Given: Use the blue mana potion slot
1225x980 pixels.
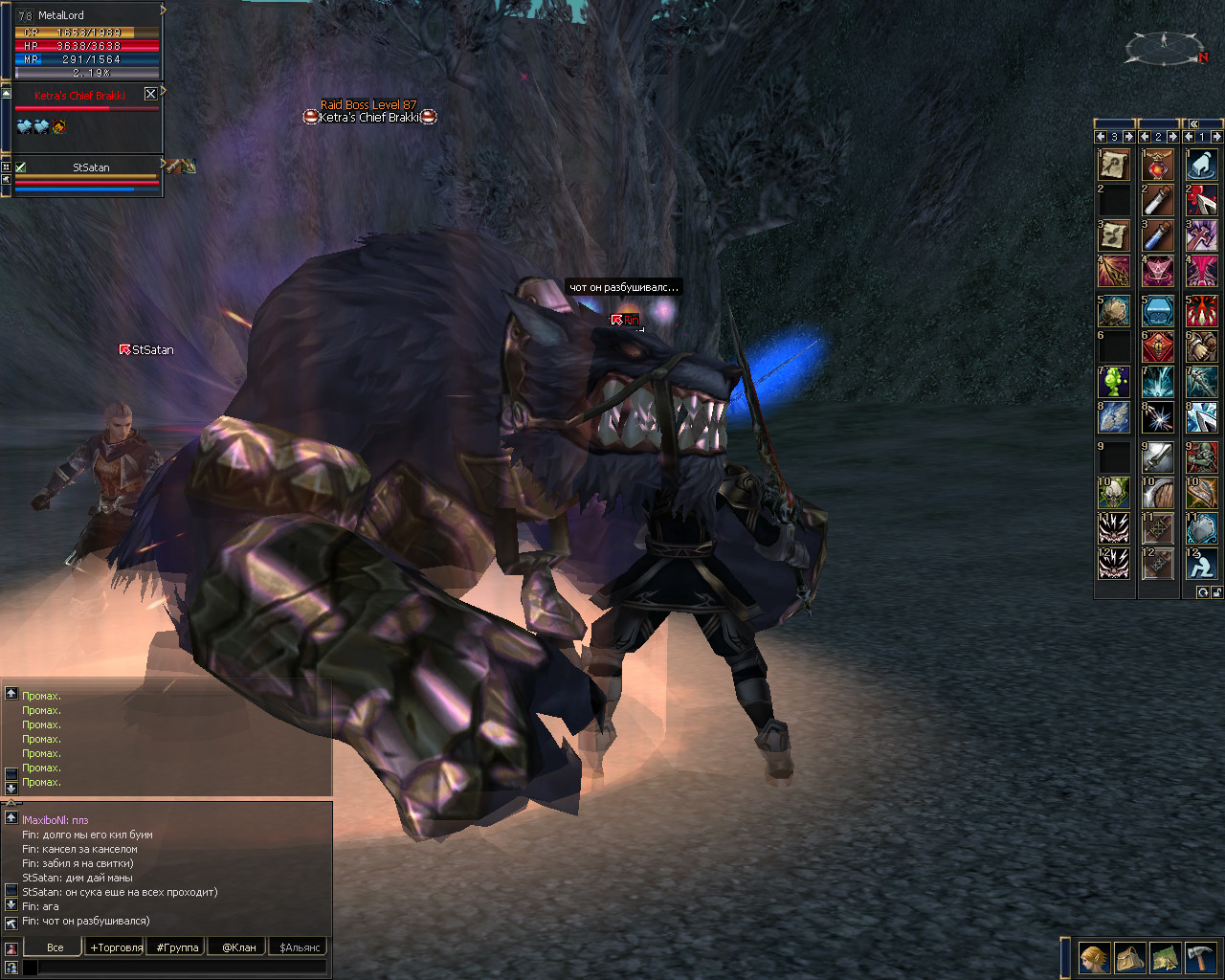Looking at the screenshot, I should pyautogui.click(x=1157, y=235).
